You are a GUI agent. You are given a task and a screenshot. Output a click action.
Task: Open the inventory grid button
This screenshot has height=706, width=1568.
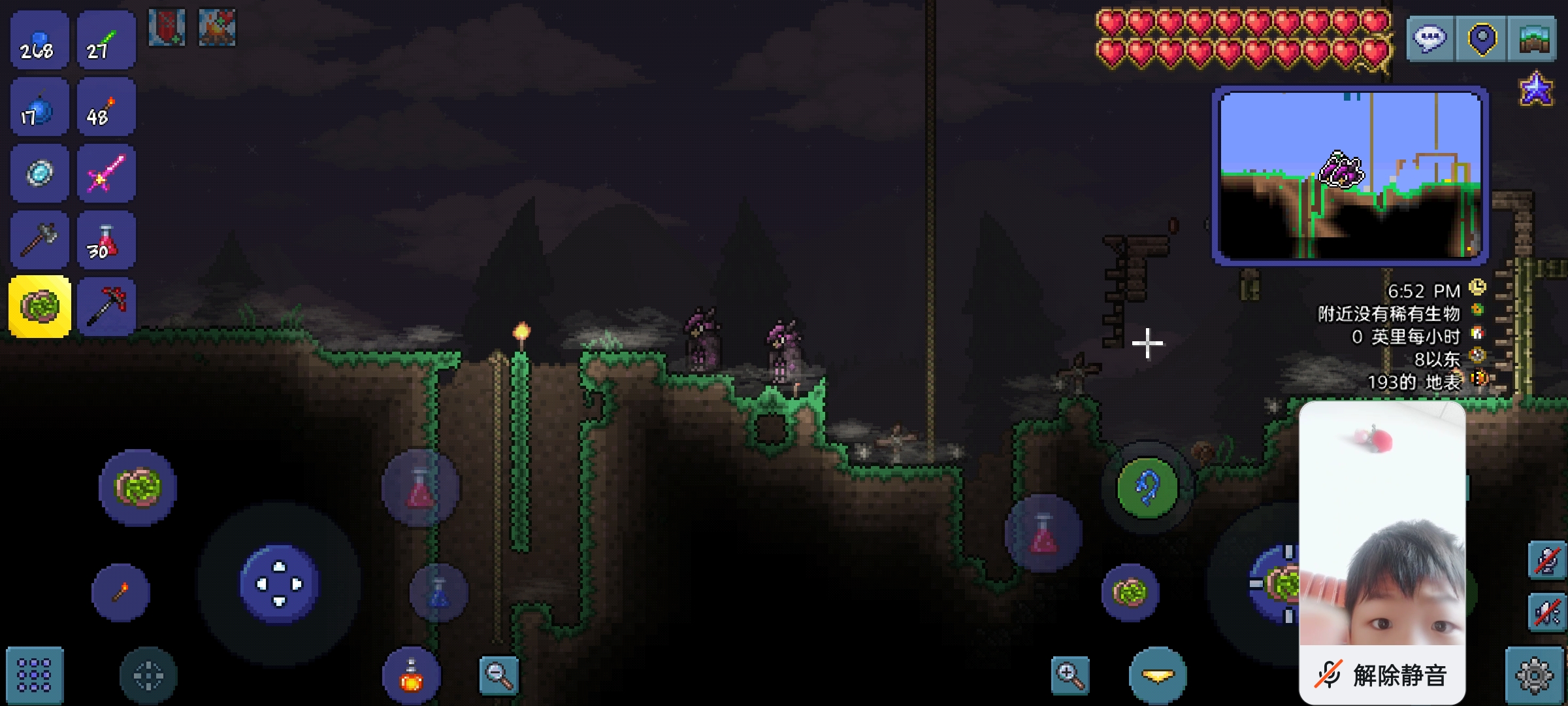click(x=35, y=675)
